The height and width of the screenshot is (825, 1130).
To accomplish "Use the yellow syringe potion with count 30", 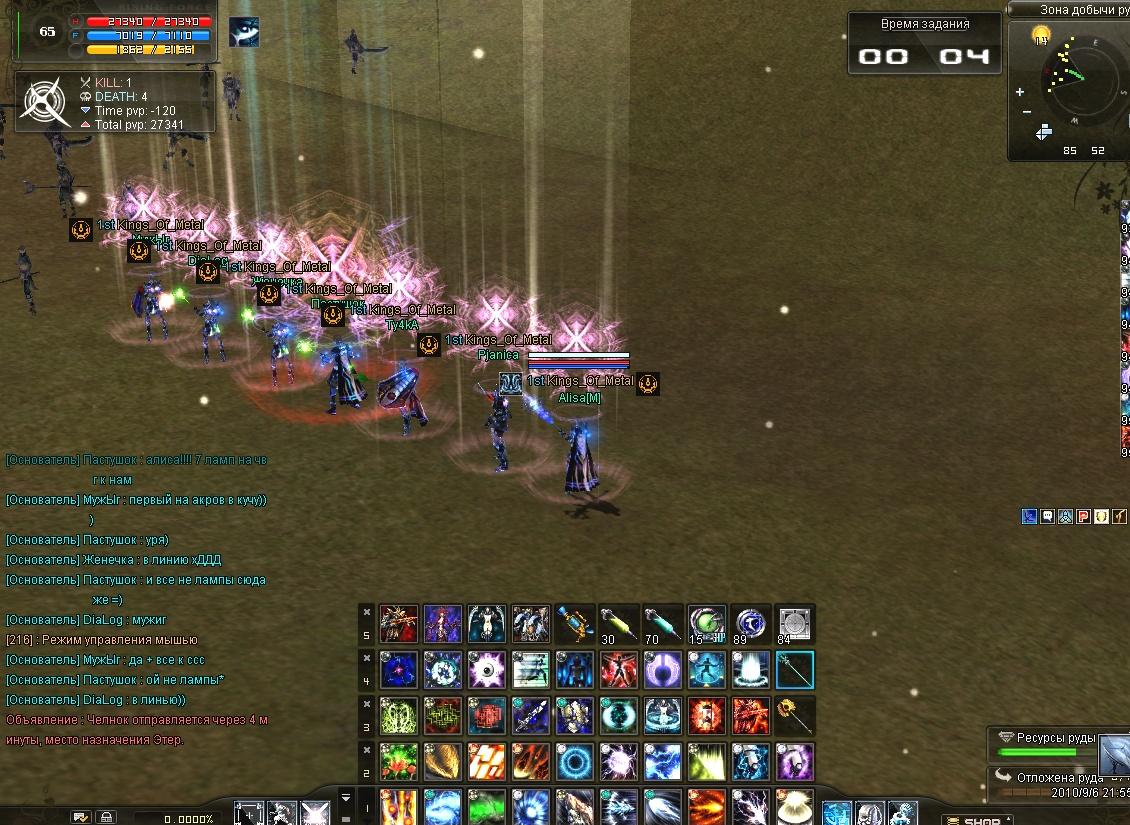I will pyautogui.click(x=619, y=623).
